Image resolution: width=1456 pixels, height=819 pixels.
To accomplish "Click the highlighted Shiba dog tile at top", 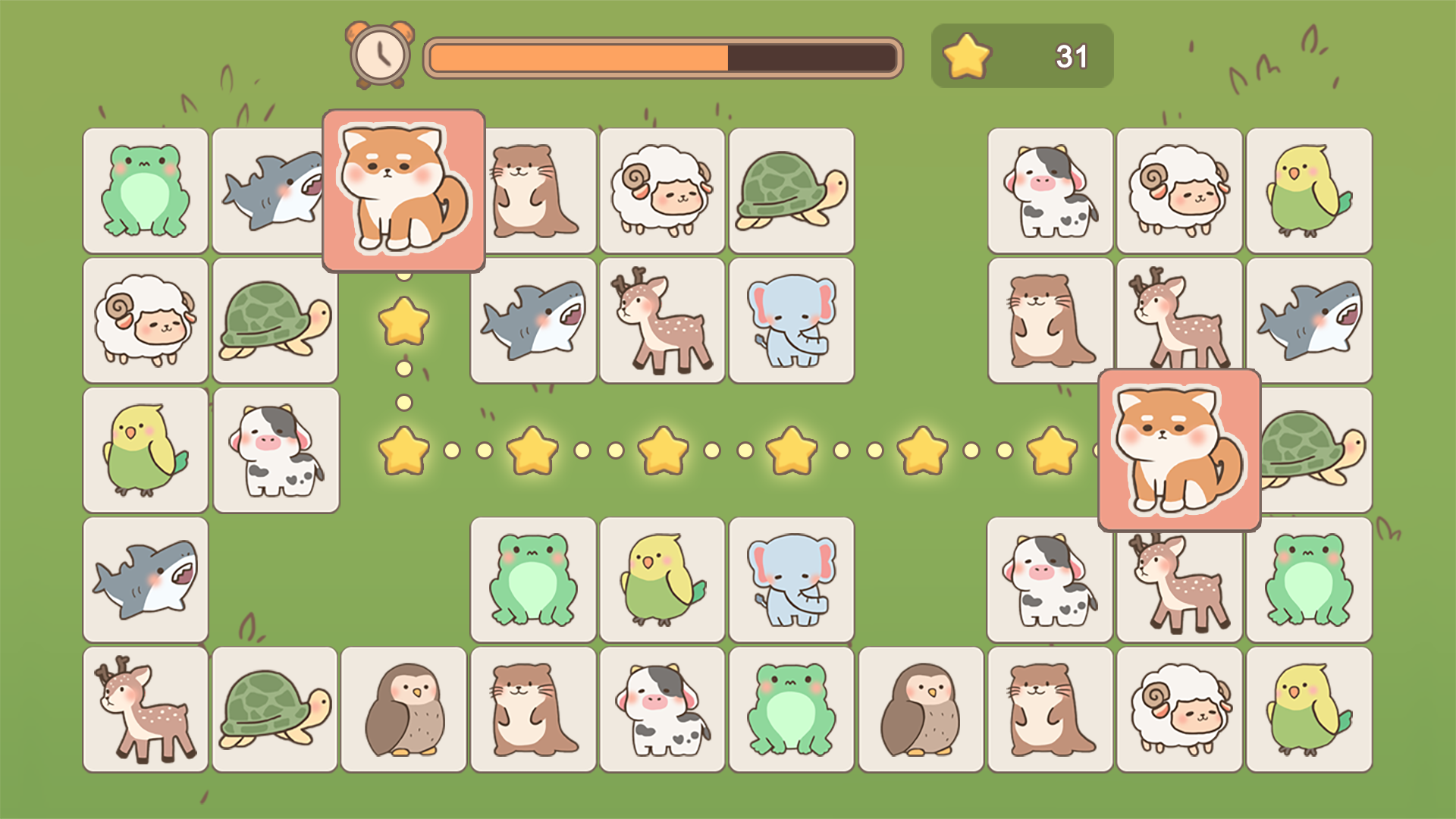I will (404, 190).
